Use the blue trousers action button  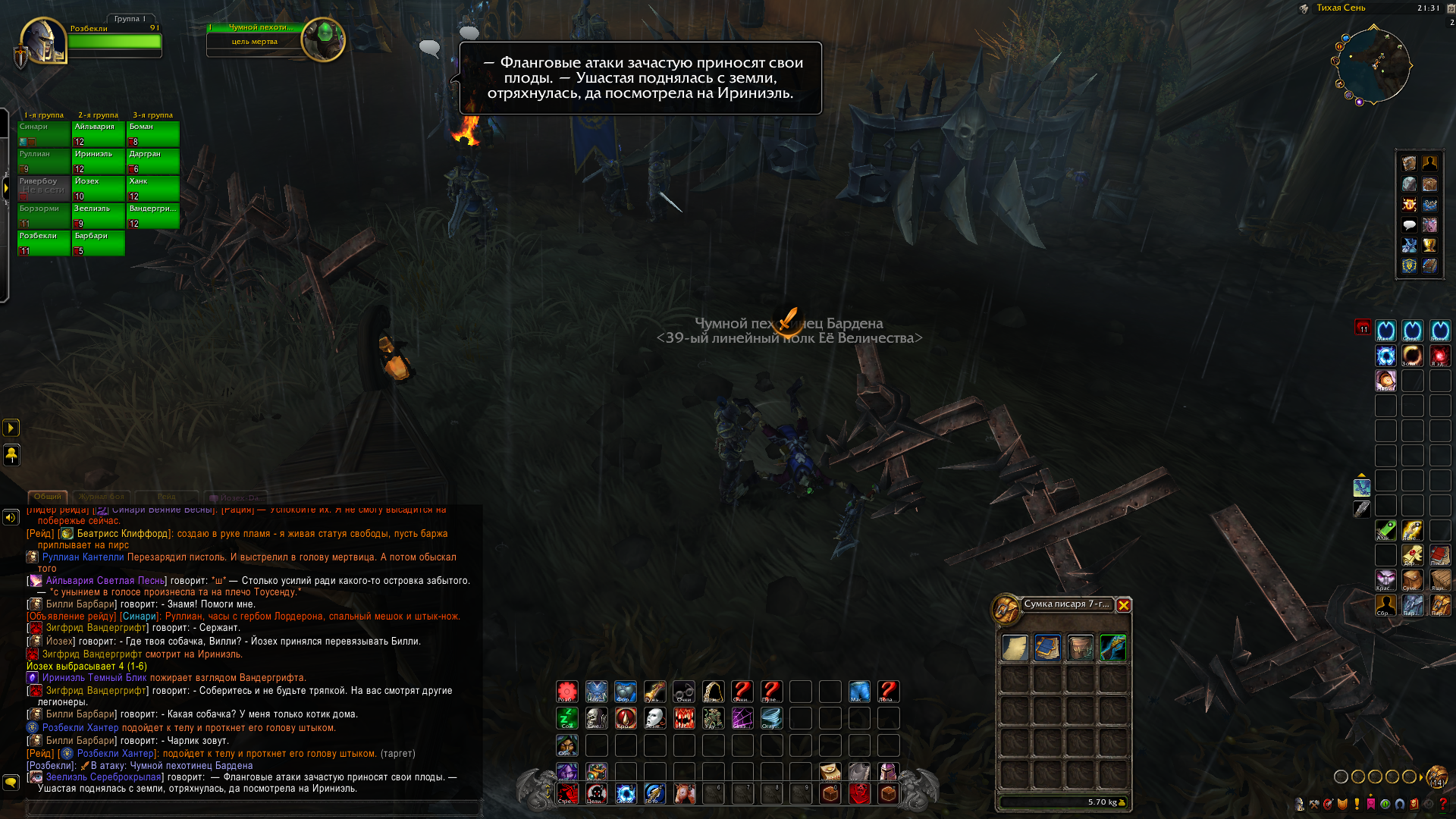pyautogui.click(x=859, y=692)
